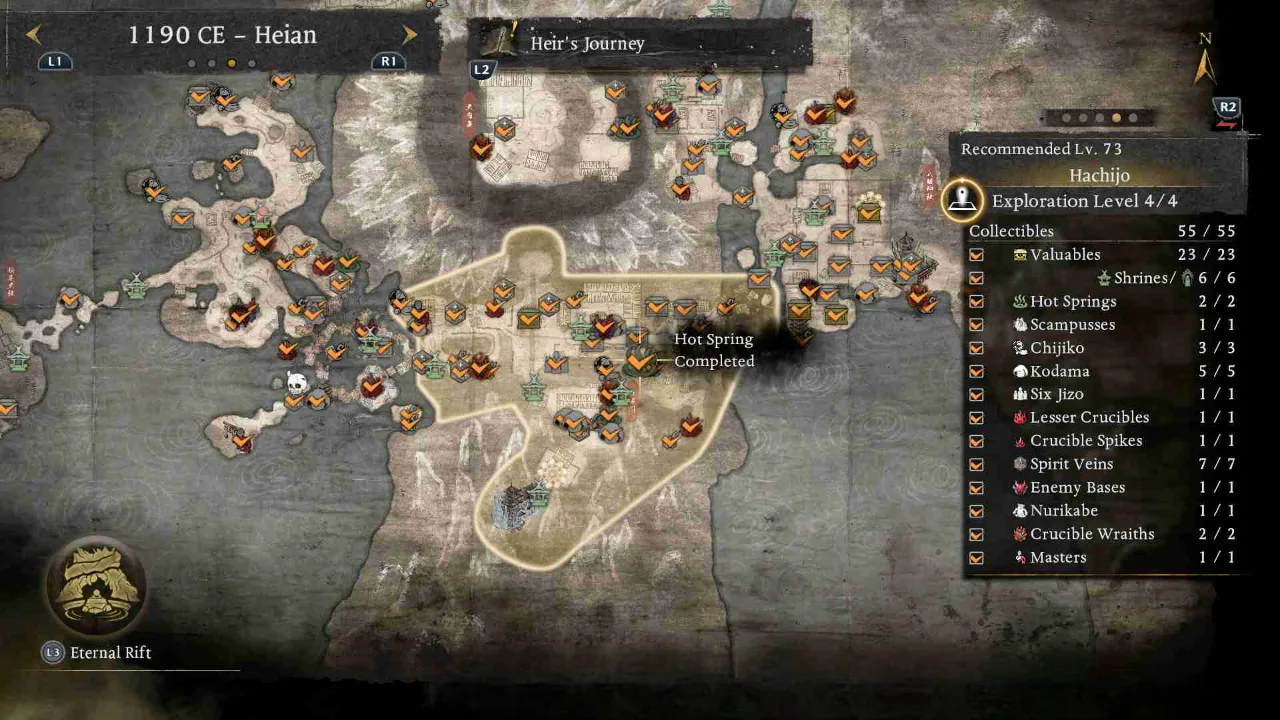Viewport: 1280px width, 720px height.
Task: Toggle the Hot Springs filter checkbox
Action: pyautogui.click(x=976, y=301)
